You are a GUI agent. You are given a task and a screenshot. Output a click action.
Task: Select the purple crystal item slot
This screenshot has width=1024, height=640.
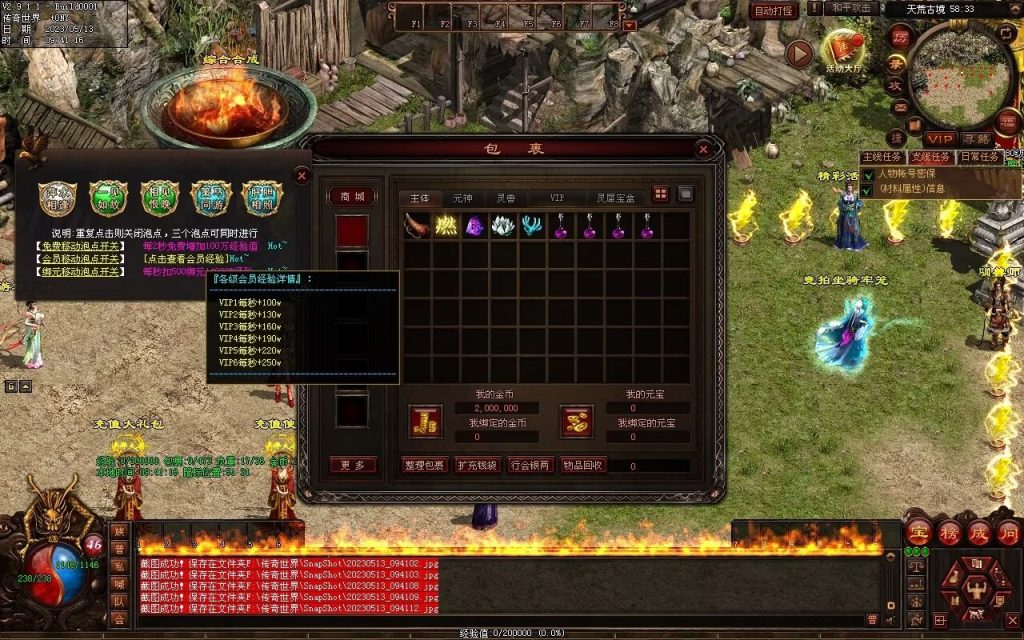[x=474, y=226]
